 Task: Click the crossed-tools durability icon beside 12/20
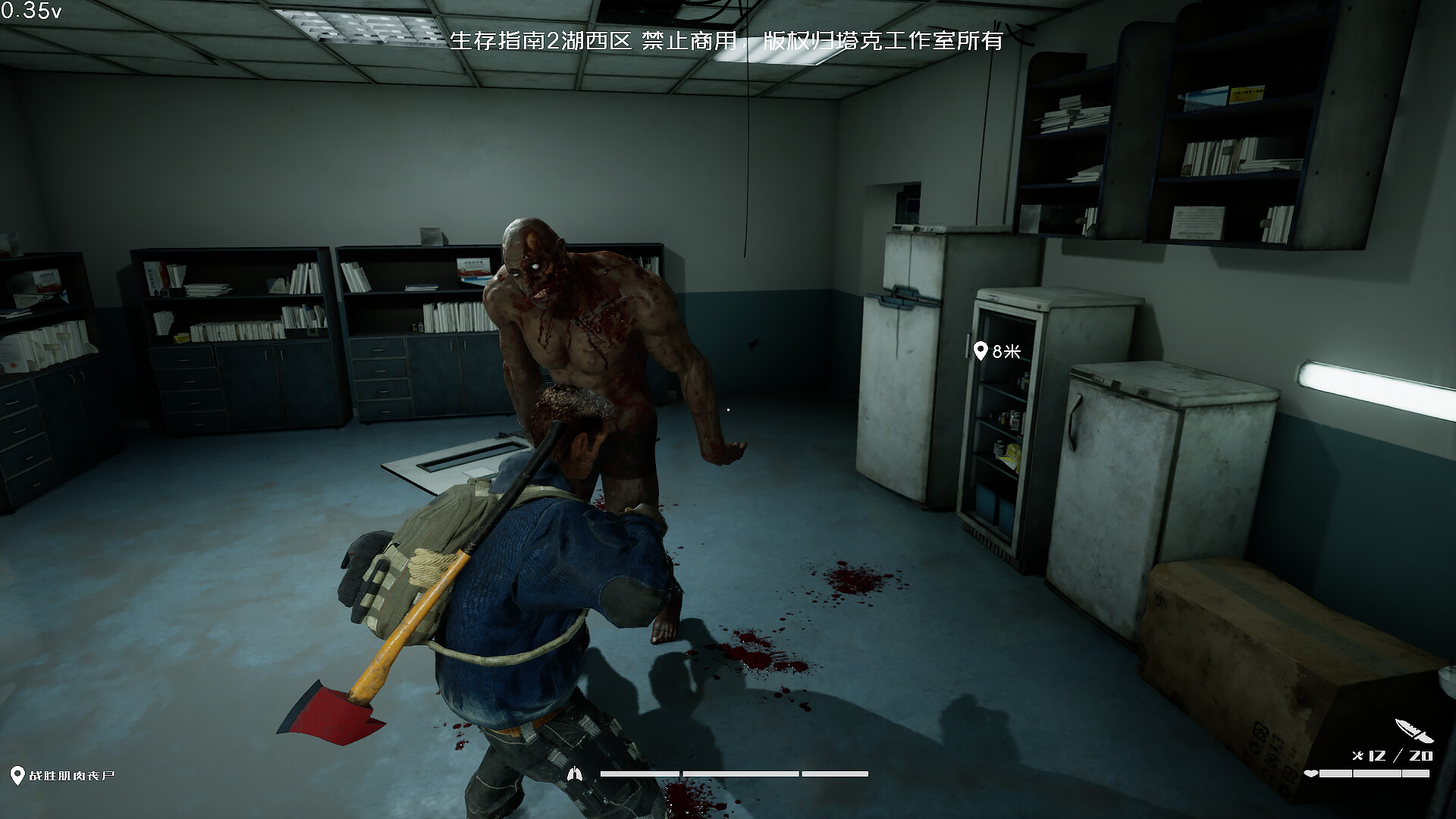coord(1357,755)
